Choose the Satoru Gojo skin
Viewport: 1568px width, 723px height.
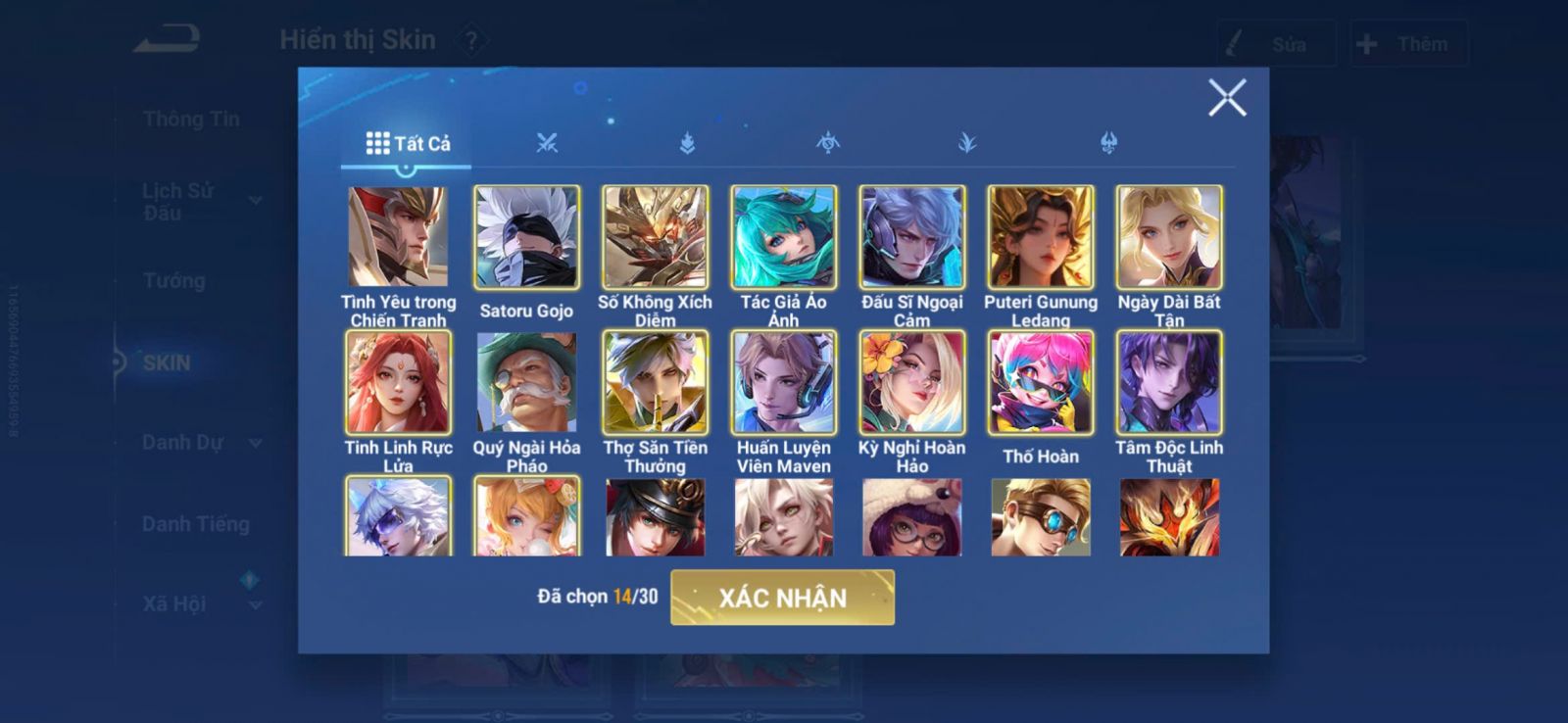pyautogui.click(x=526, y=237)
